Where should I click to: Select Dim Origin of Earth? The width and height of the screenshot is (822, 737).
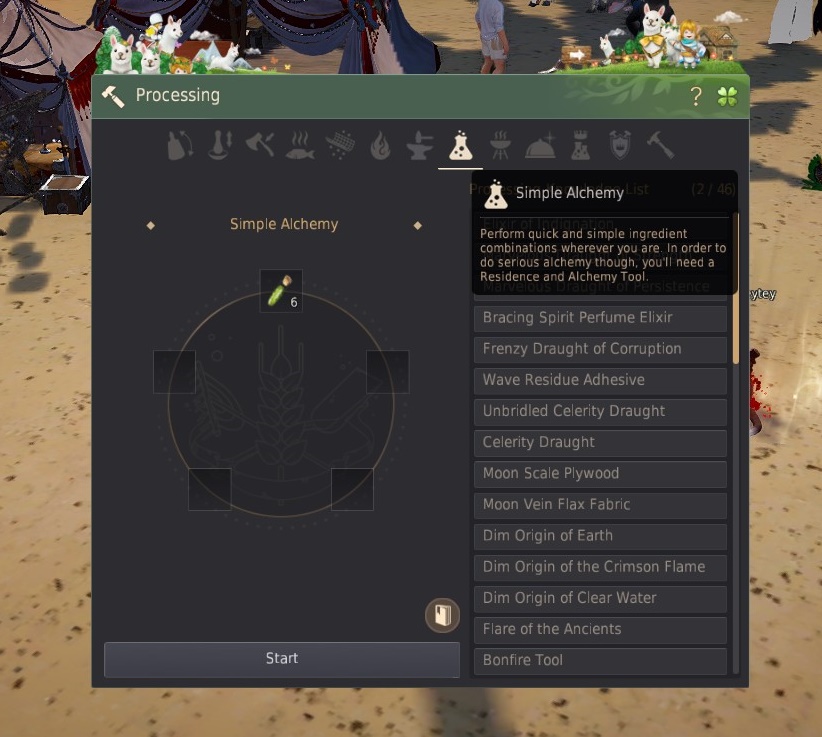[599, 535]
